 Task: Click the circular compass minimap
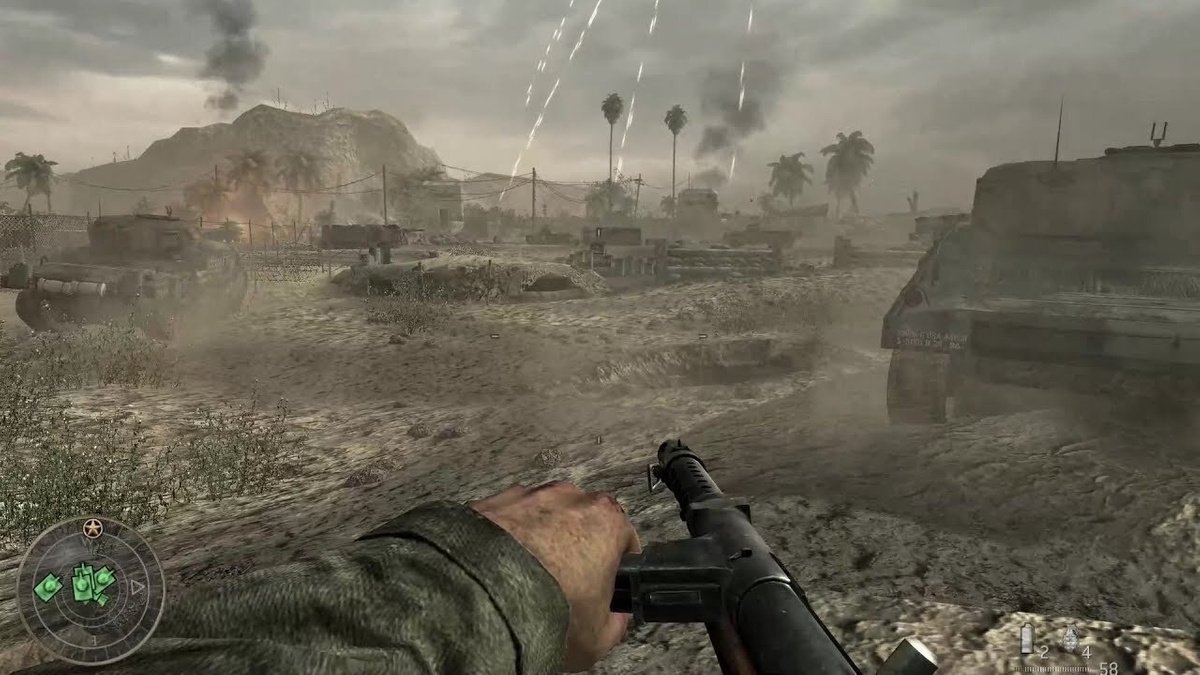(x=90, y=590)
